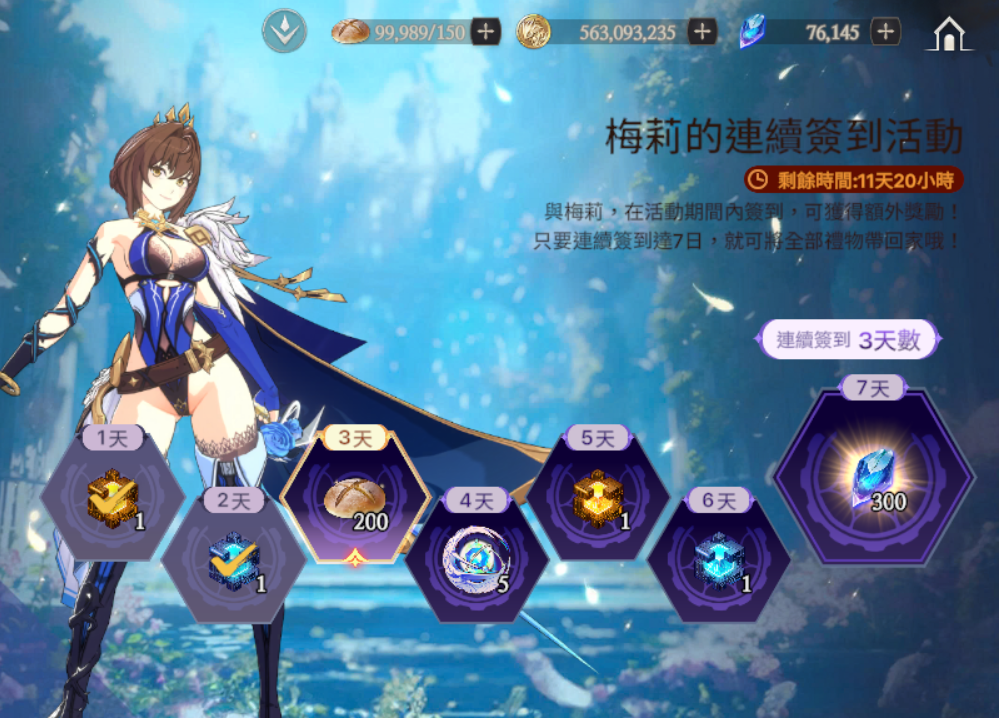Buy more gold coins with plus button
The height and width of the screenshot is (718, 999).
click(x=702, y=32)
